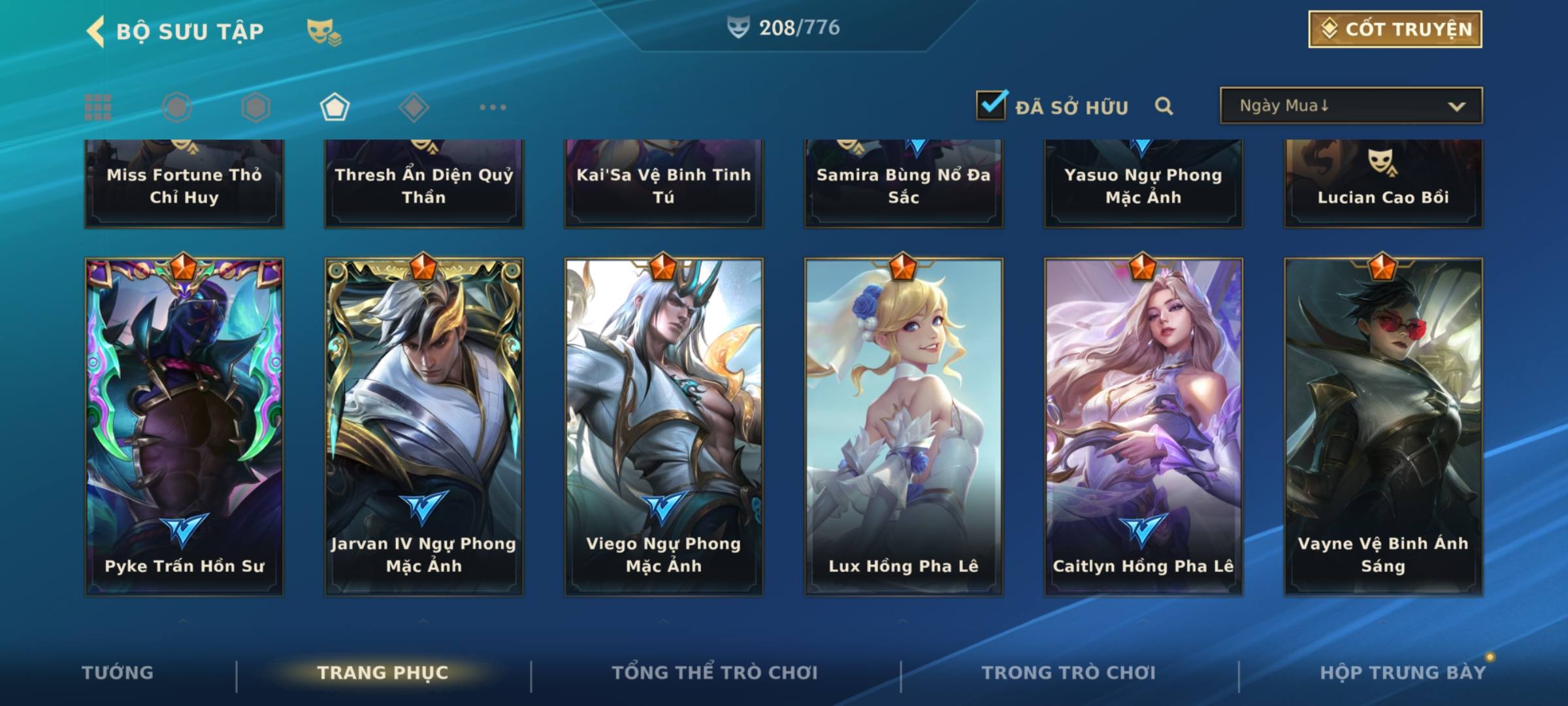Pick the Viego Ngự Phong Mặc Ảnh card

coord(664,426)
